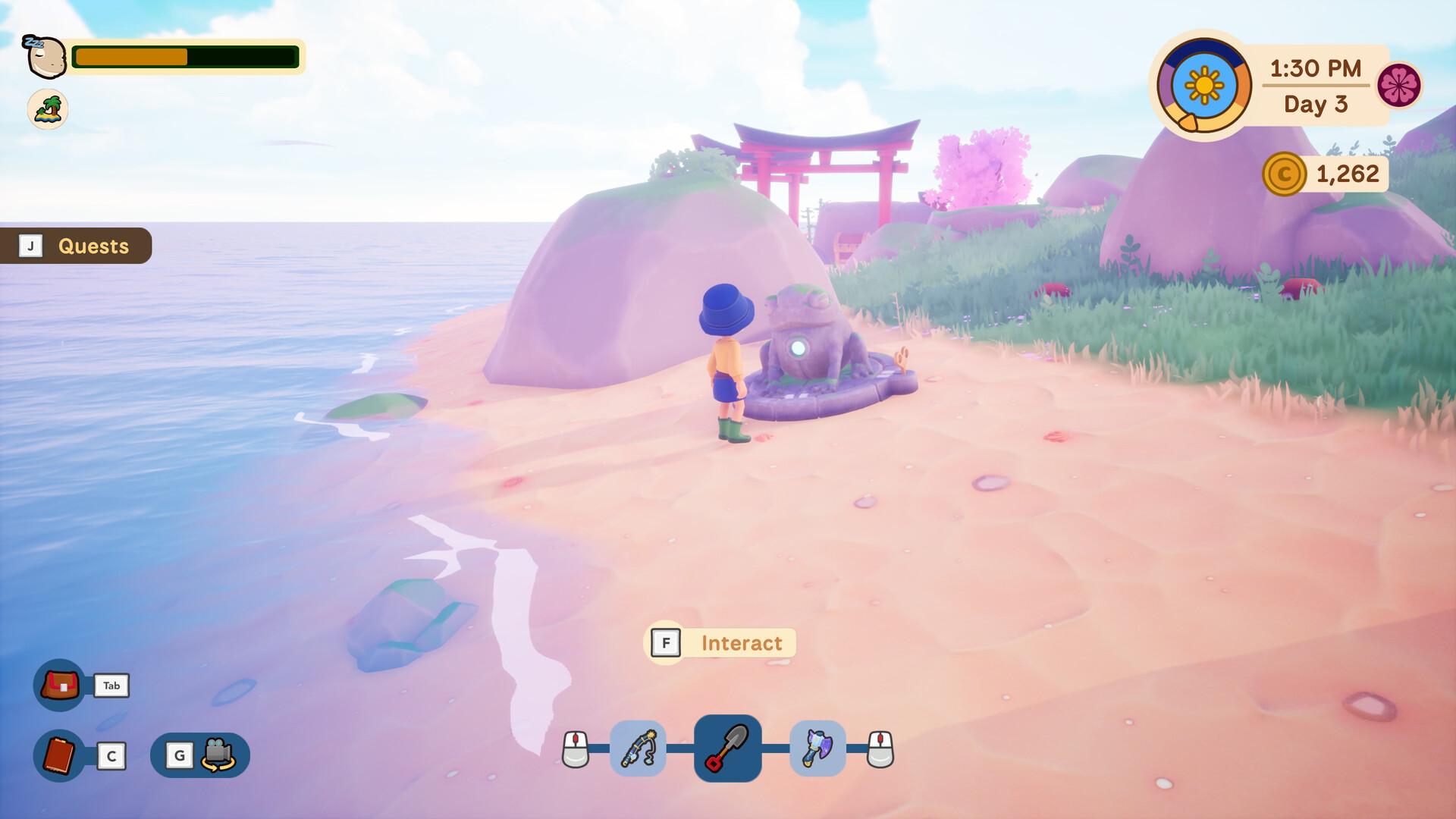The height and width of the screenshot is (819, 1456).
Task: Toggle the camera rotation mode
Action: tap(220, 756)
